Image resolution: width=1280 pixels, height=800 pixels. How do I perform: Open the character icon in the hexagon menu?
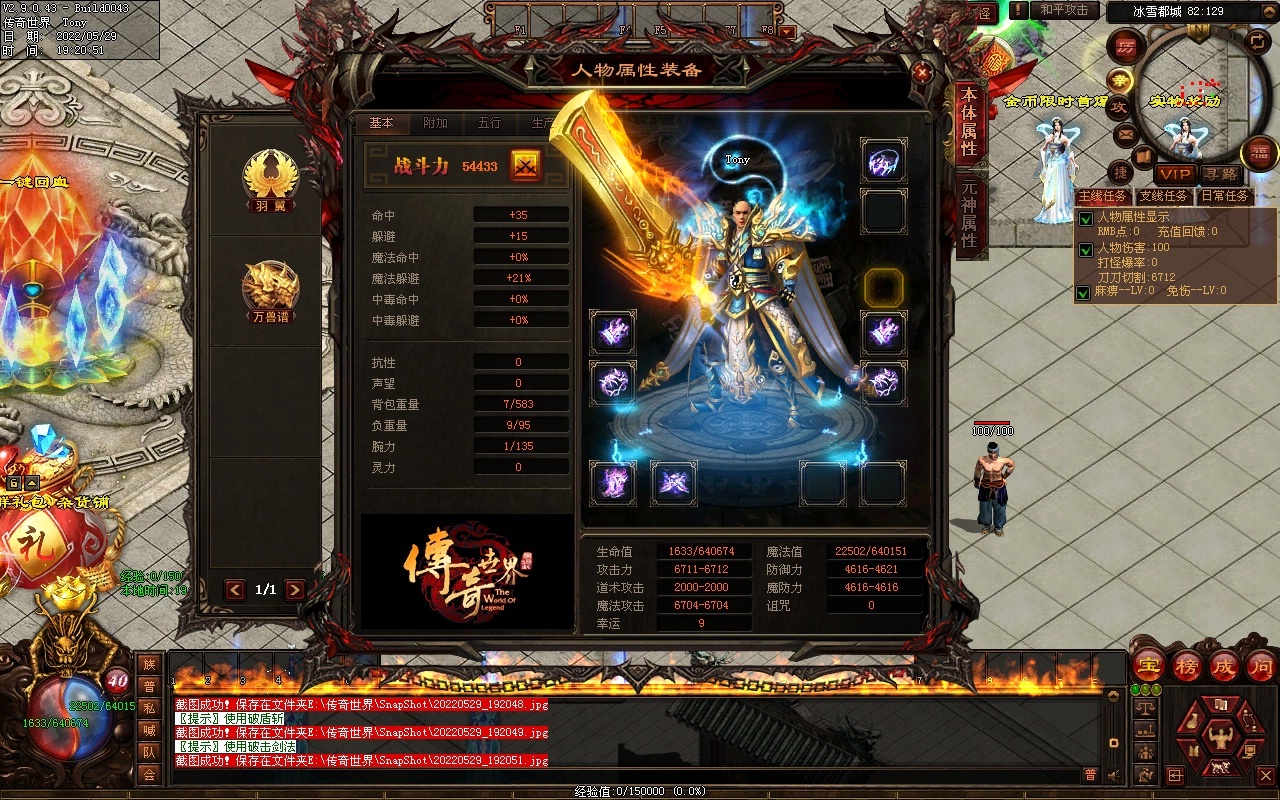click(x=1218, y=738)
